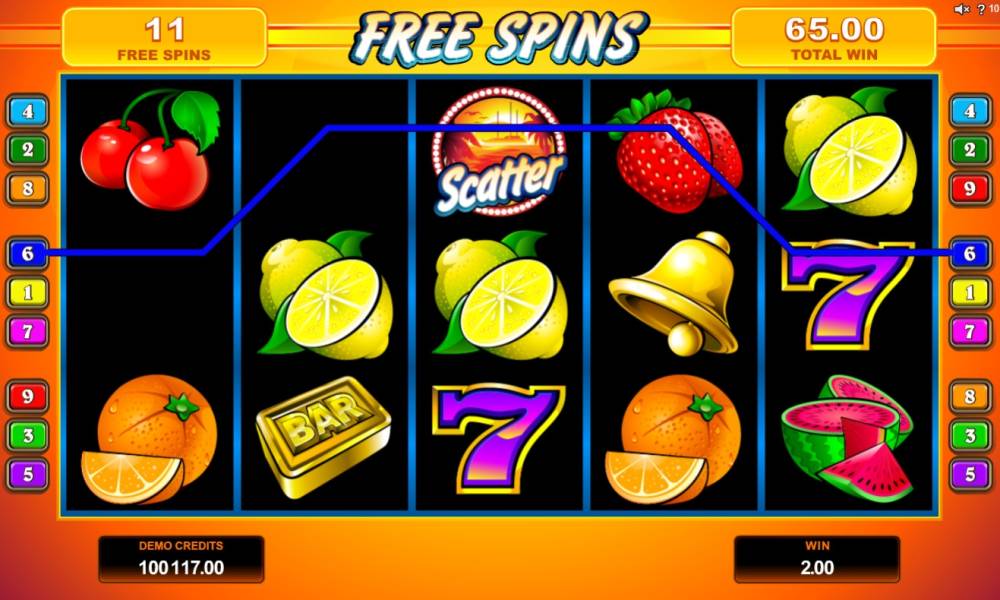Select the right-side payline 7 marker
Image resolution: width=1000 pixels, height=600 pixels.
(969, 330)
